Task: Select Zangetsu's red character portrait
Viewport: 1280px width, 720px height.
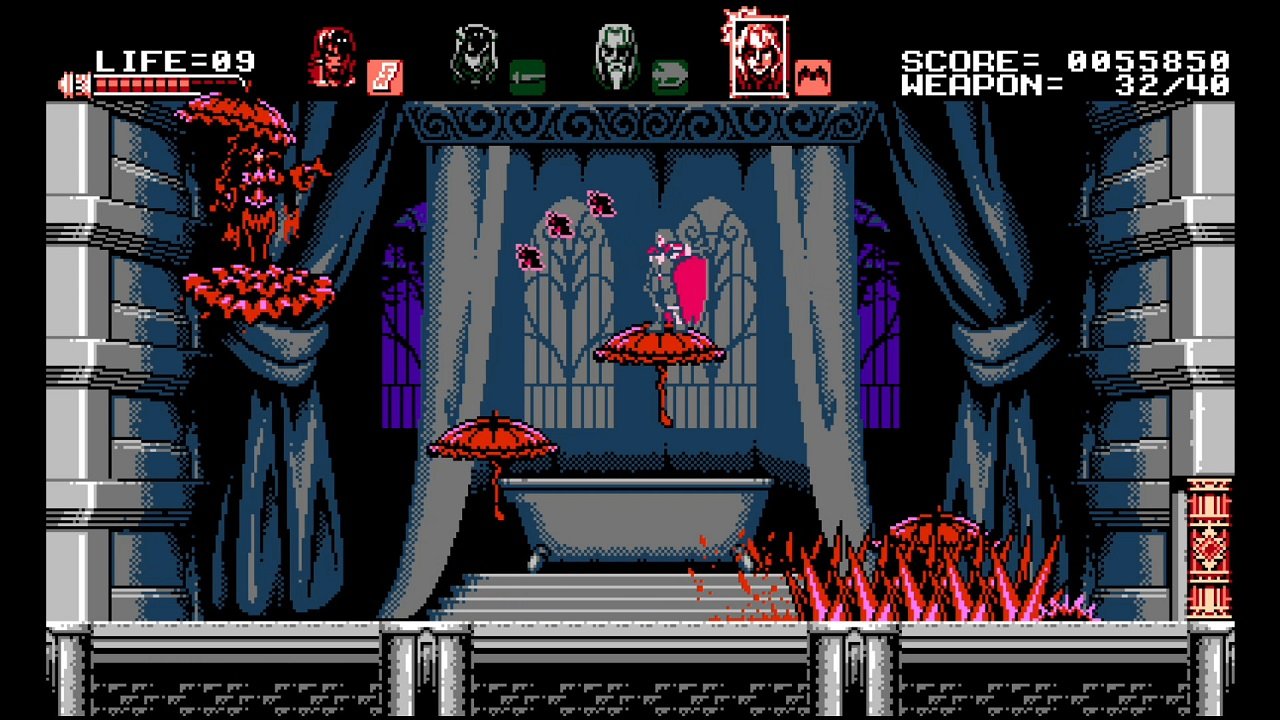Action: (333, 55)
